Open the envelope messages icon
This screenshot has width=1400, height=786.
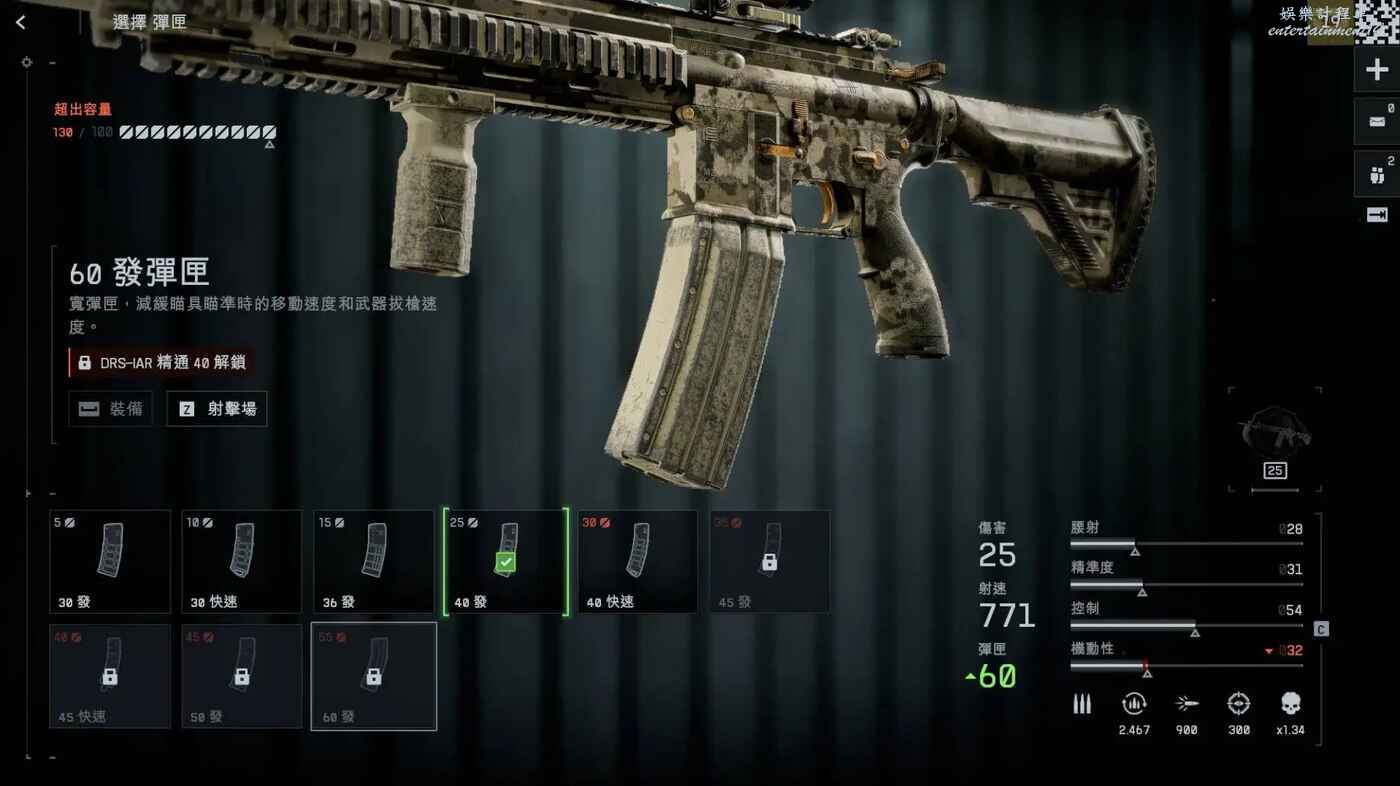[x=1376, y=122]
